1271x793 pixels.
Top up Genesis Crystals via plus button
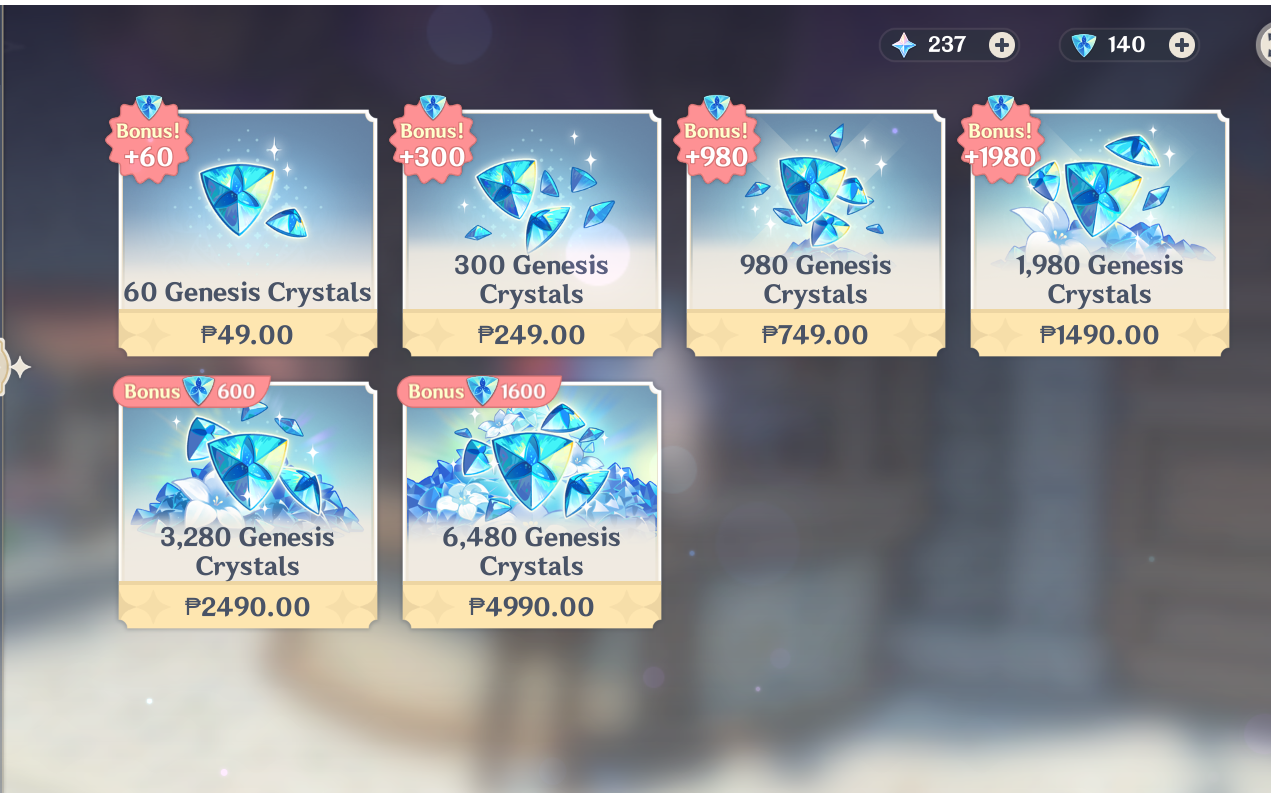coord(1182,45)
